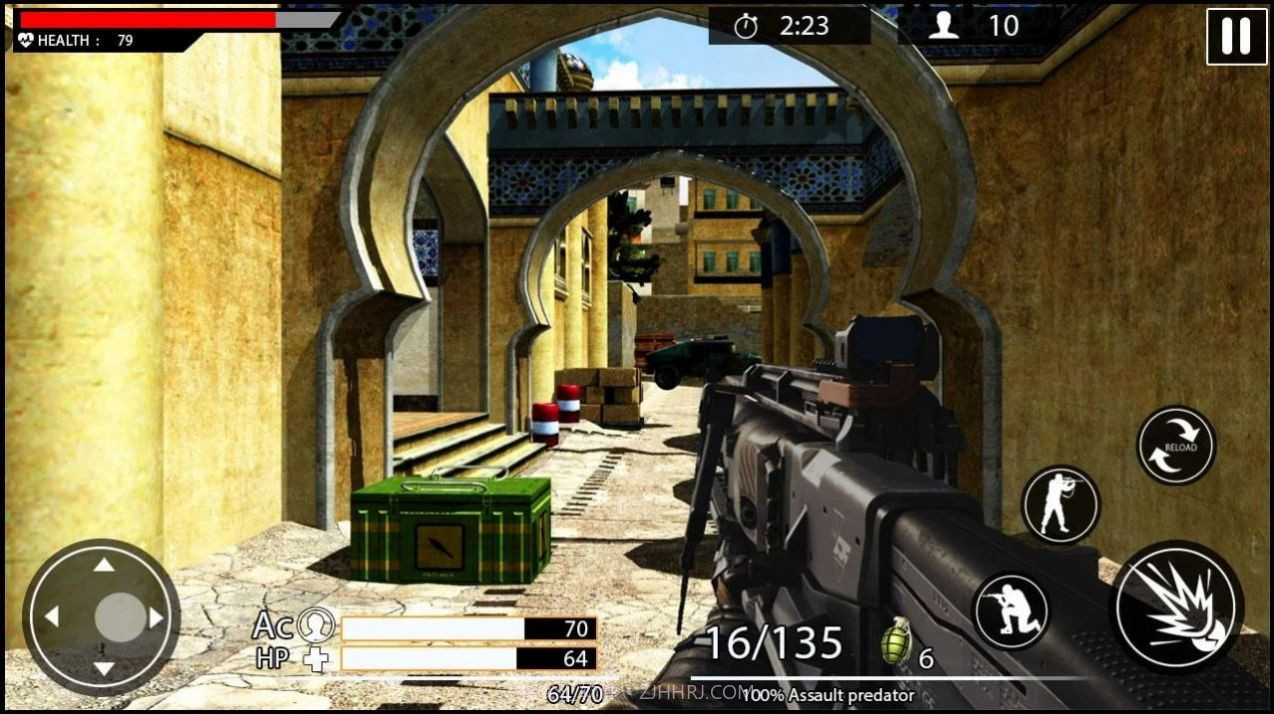Viewport: 1274px width, 714px height.
Task: Switch to crouching stance with kneeling soldier icon
Action: 1011,610
